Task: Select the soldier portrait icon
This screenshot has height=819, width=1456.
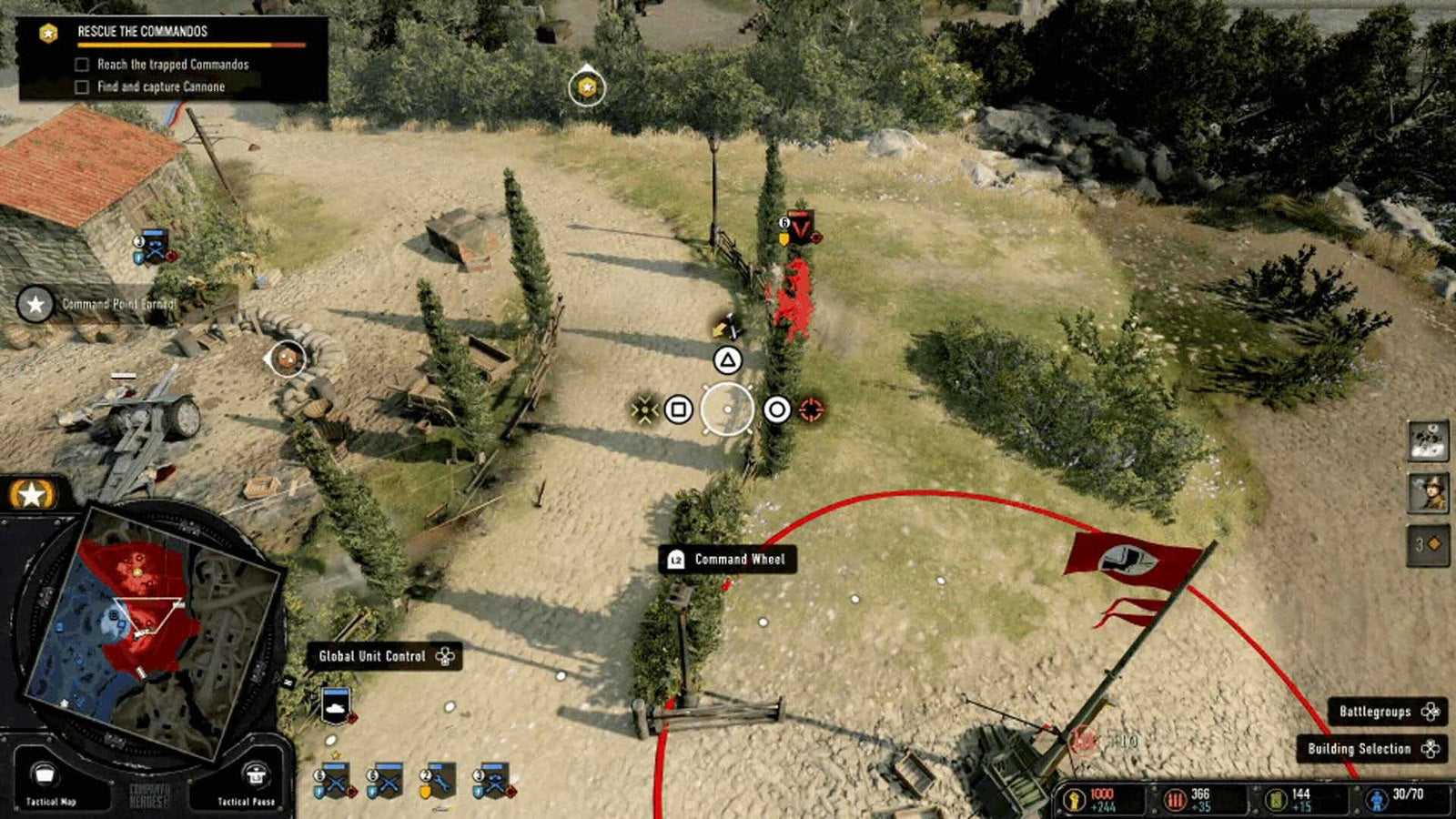Action: click(x=1428, y=492)
